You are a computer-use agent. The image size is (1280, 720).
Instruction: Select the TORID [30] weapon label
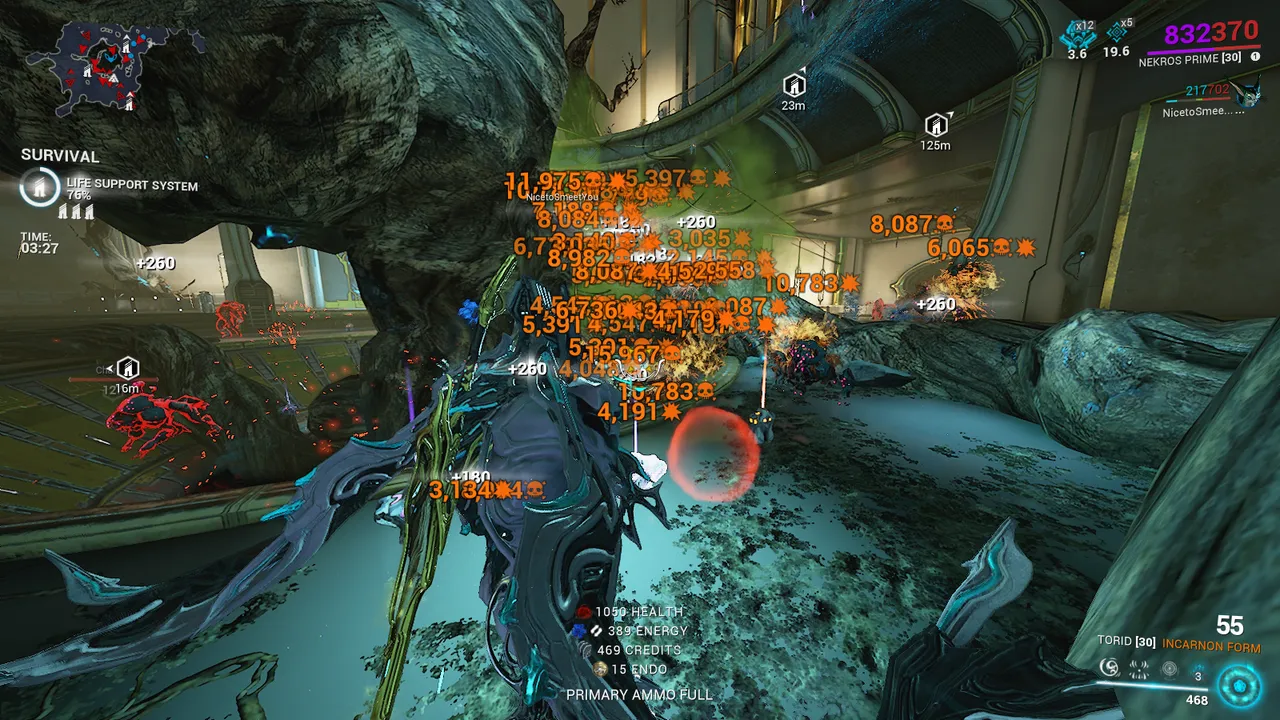(1126, 641)
